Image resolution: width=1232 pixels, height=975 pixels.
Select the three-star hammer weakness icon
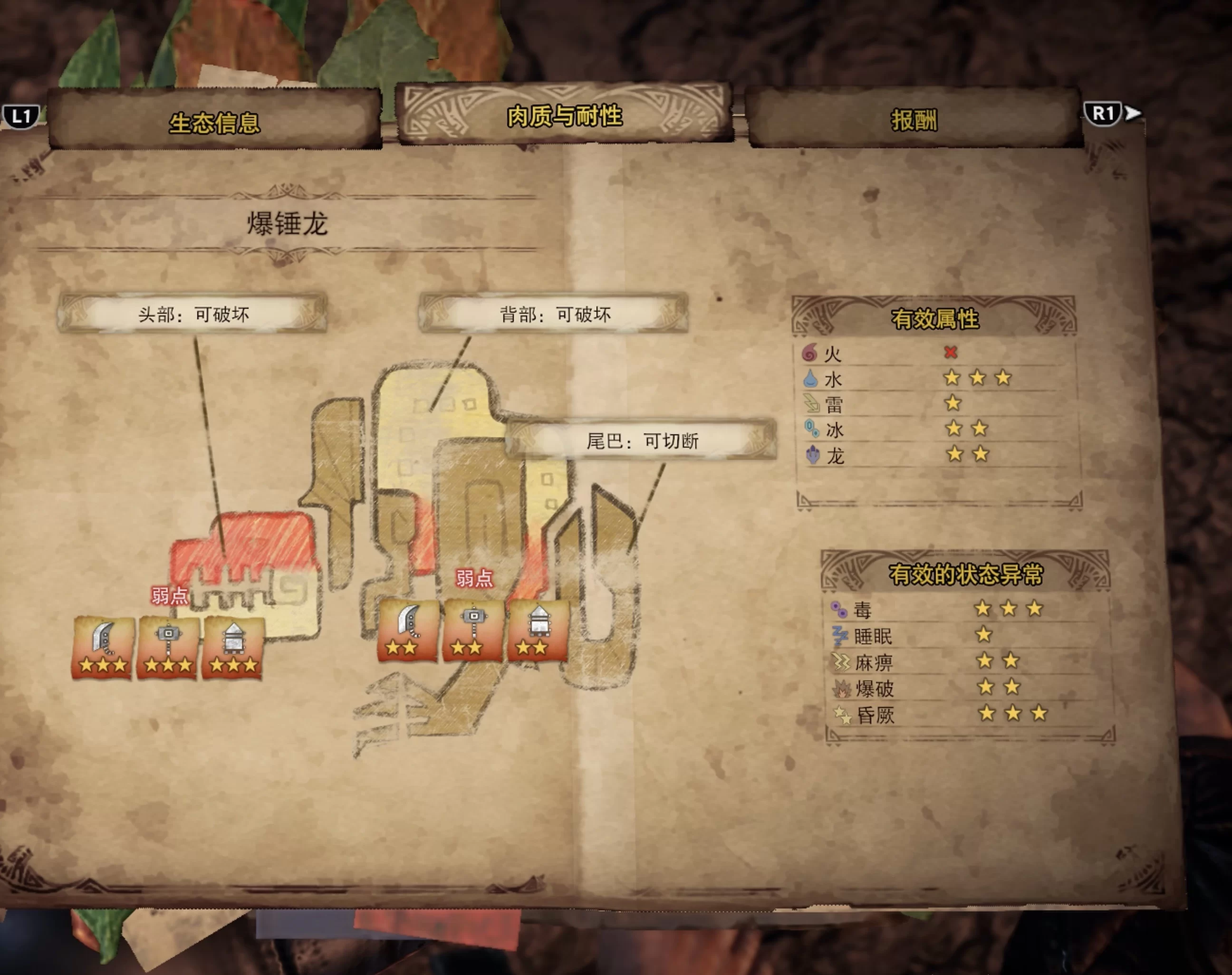[168, 648]
